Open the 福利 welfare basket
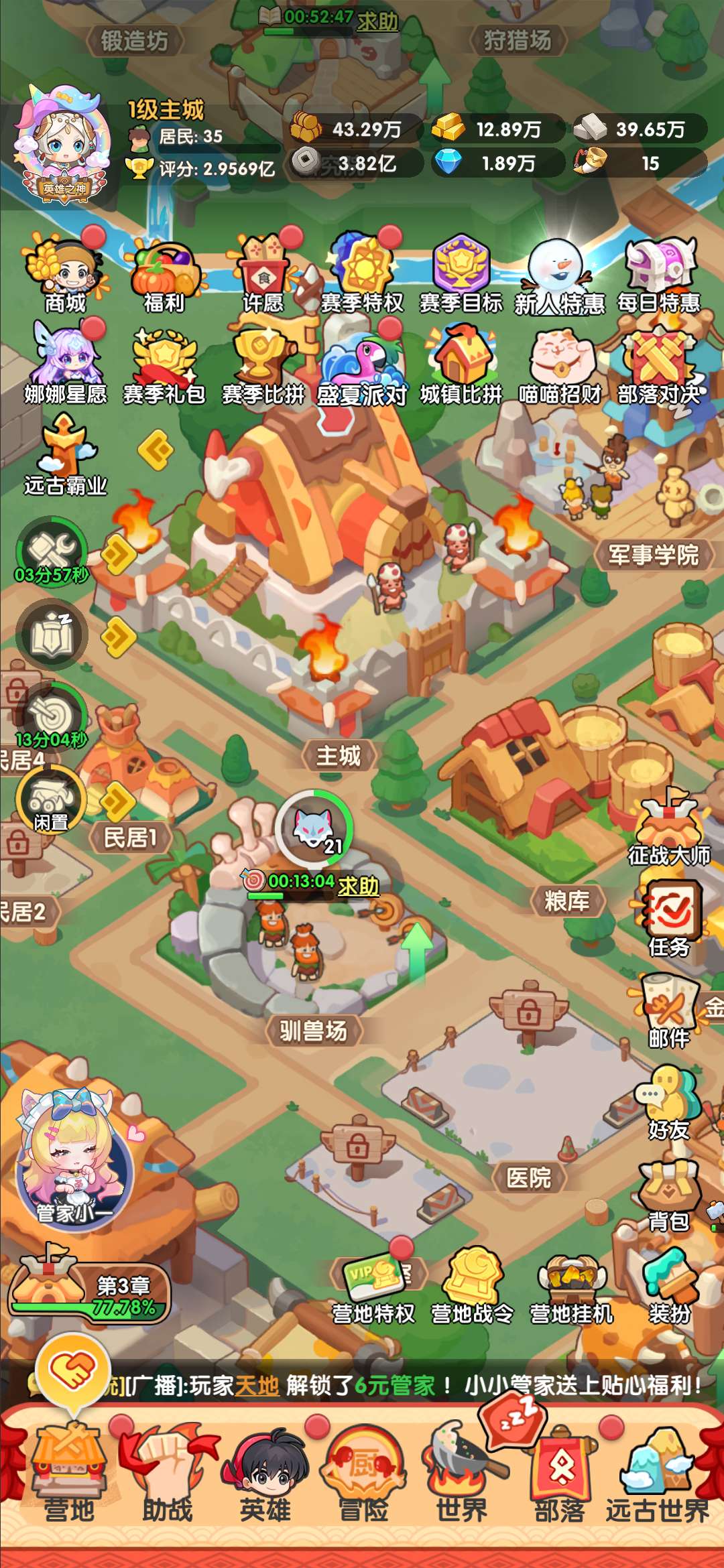 pyautogui.click(x=164, y=276)
